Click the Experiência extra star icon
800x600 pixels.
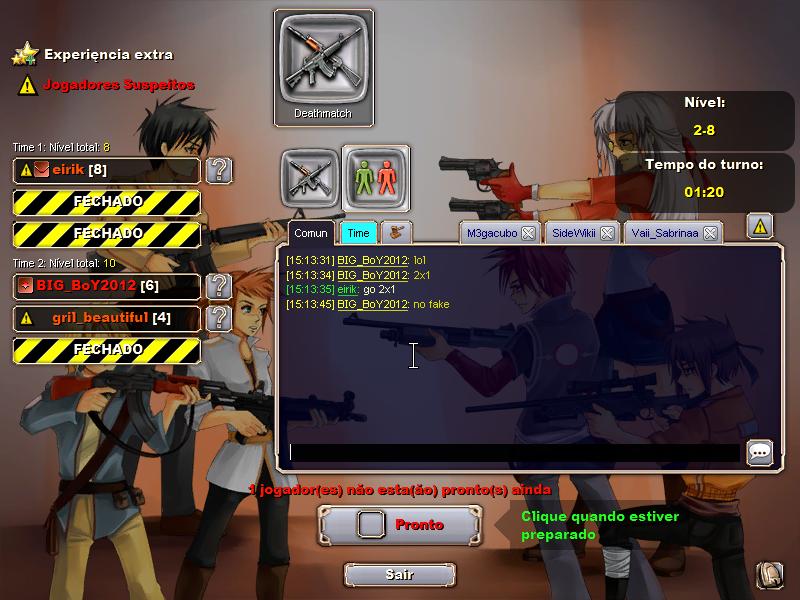click(x=26, y=54)
